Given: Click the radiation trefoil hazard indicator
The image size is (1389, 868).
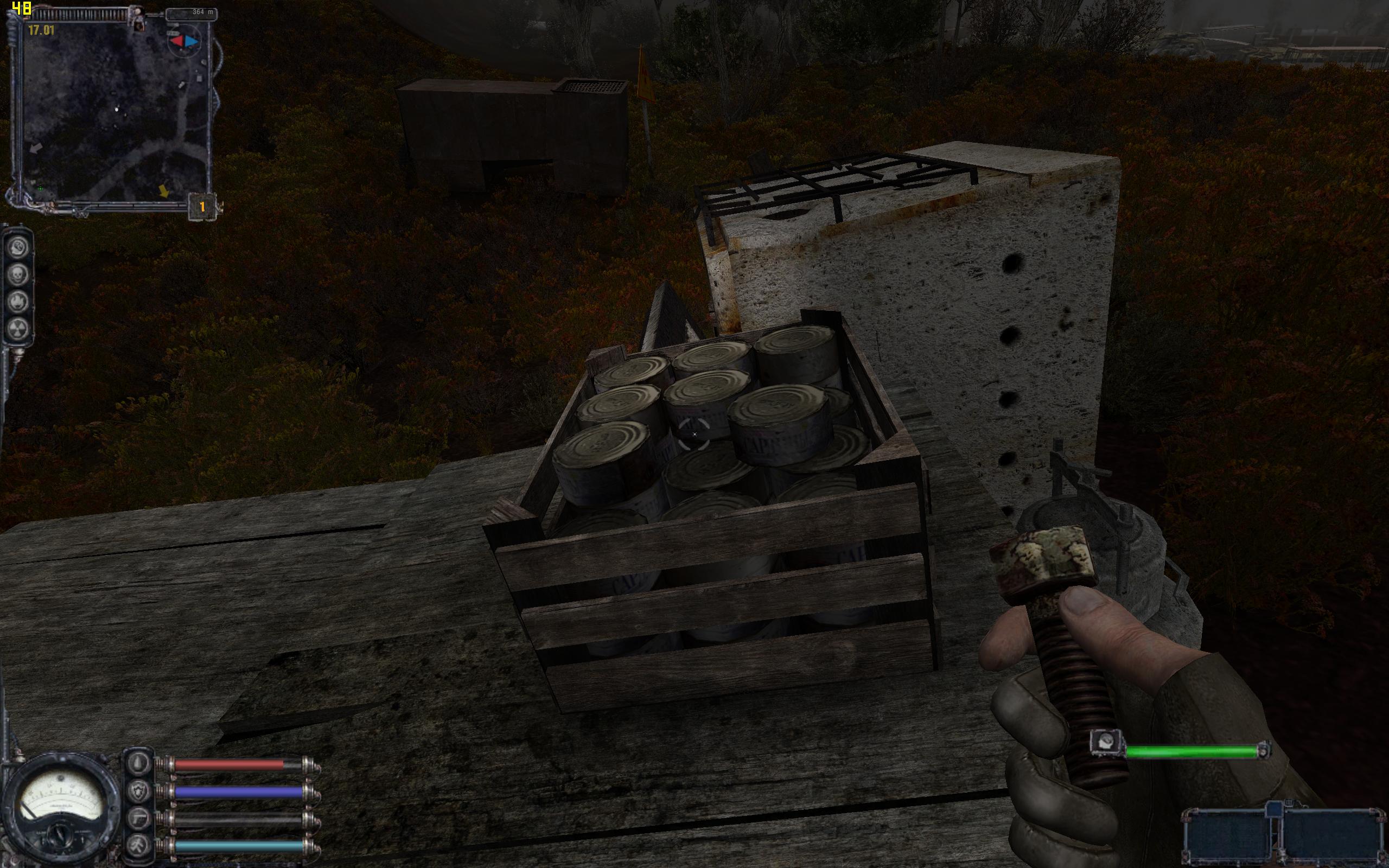Looking at the screenshot, I should pos(19,328).
